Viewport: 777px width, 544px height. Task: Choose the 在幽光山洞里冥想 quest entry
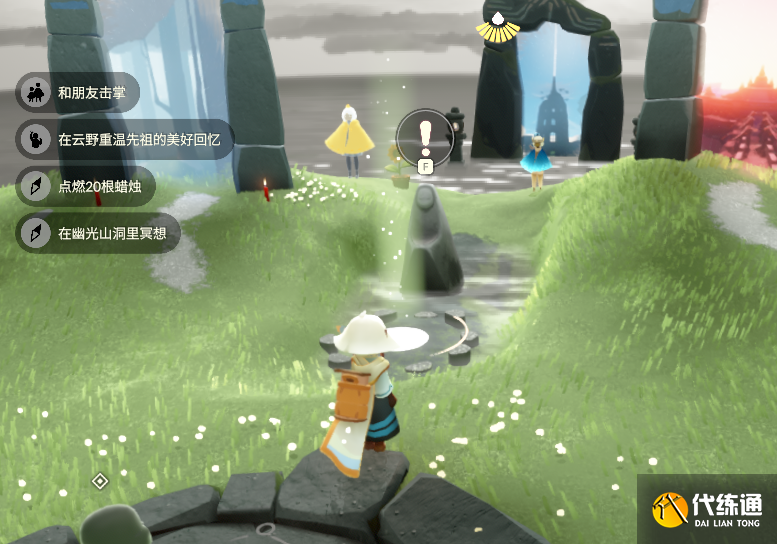click(98, 233)
